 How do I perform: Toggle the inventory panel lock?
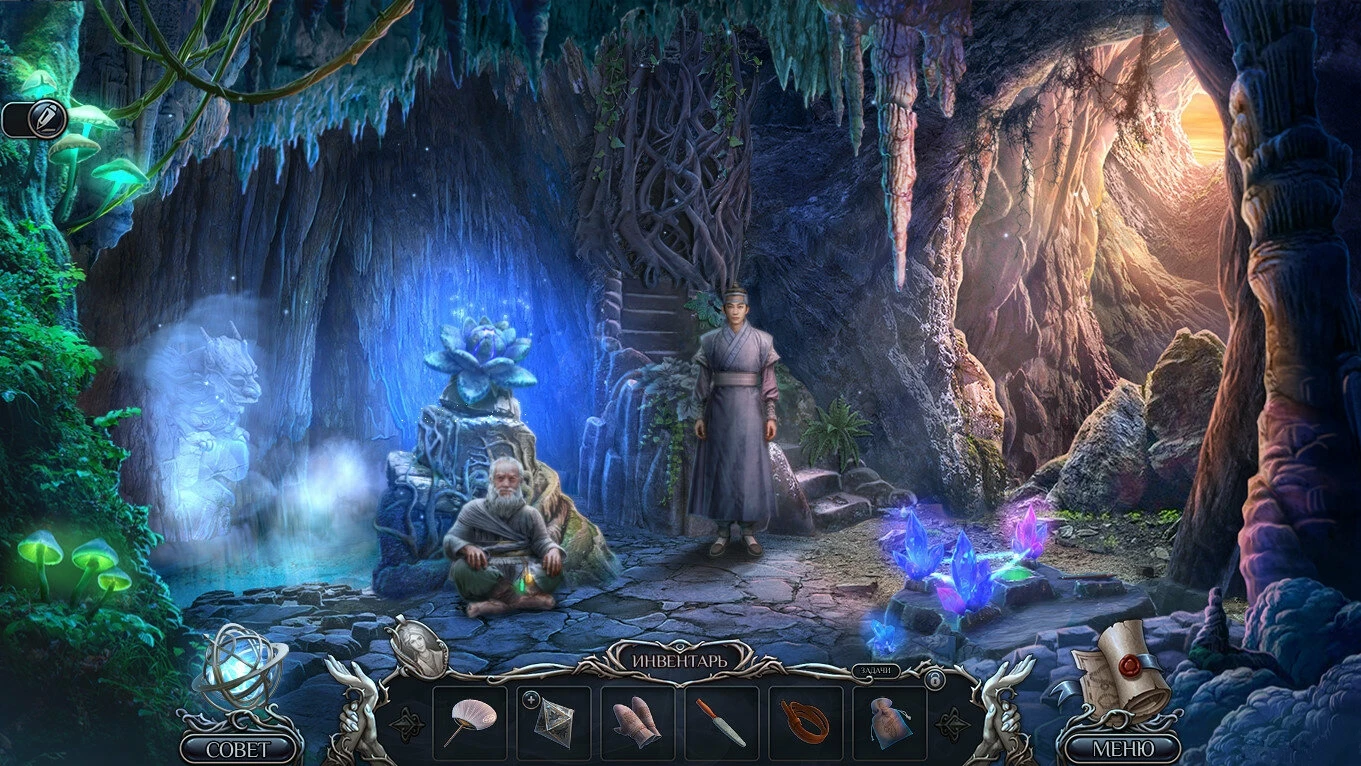(934, 680)
